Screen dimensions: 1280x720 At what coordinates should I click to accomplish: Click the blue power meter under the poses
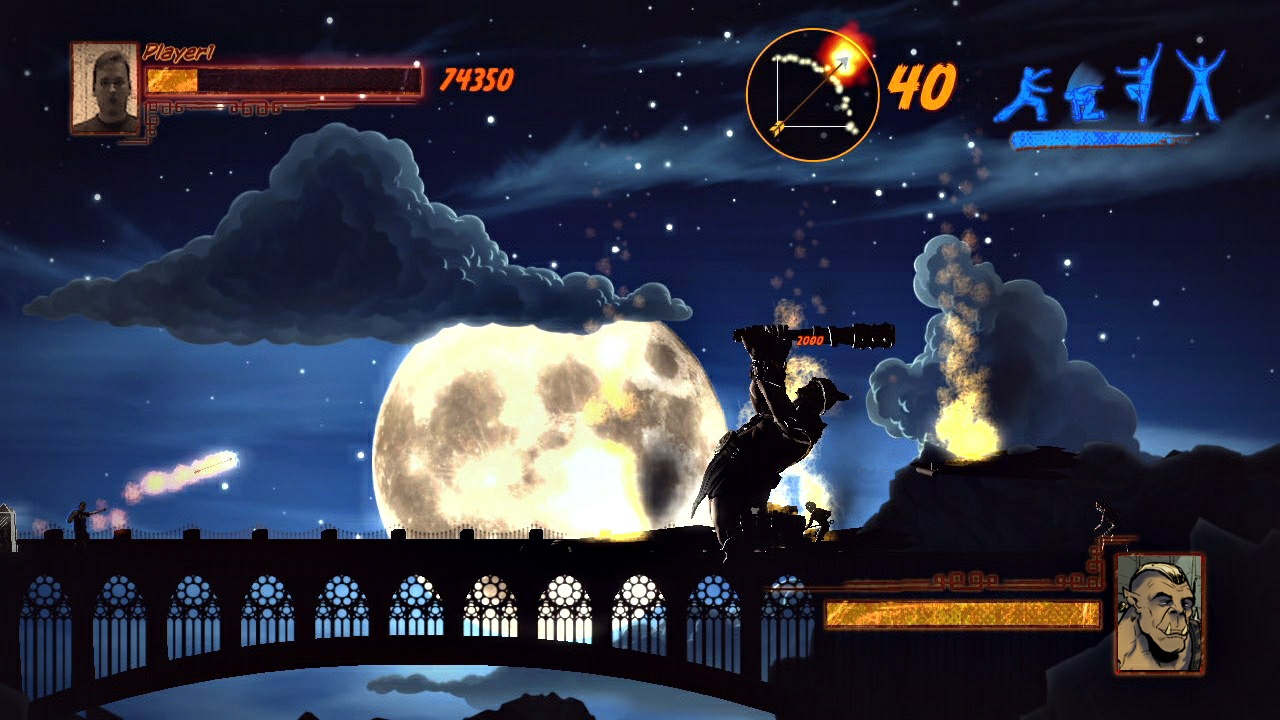coord(1095,137)
